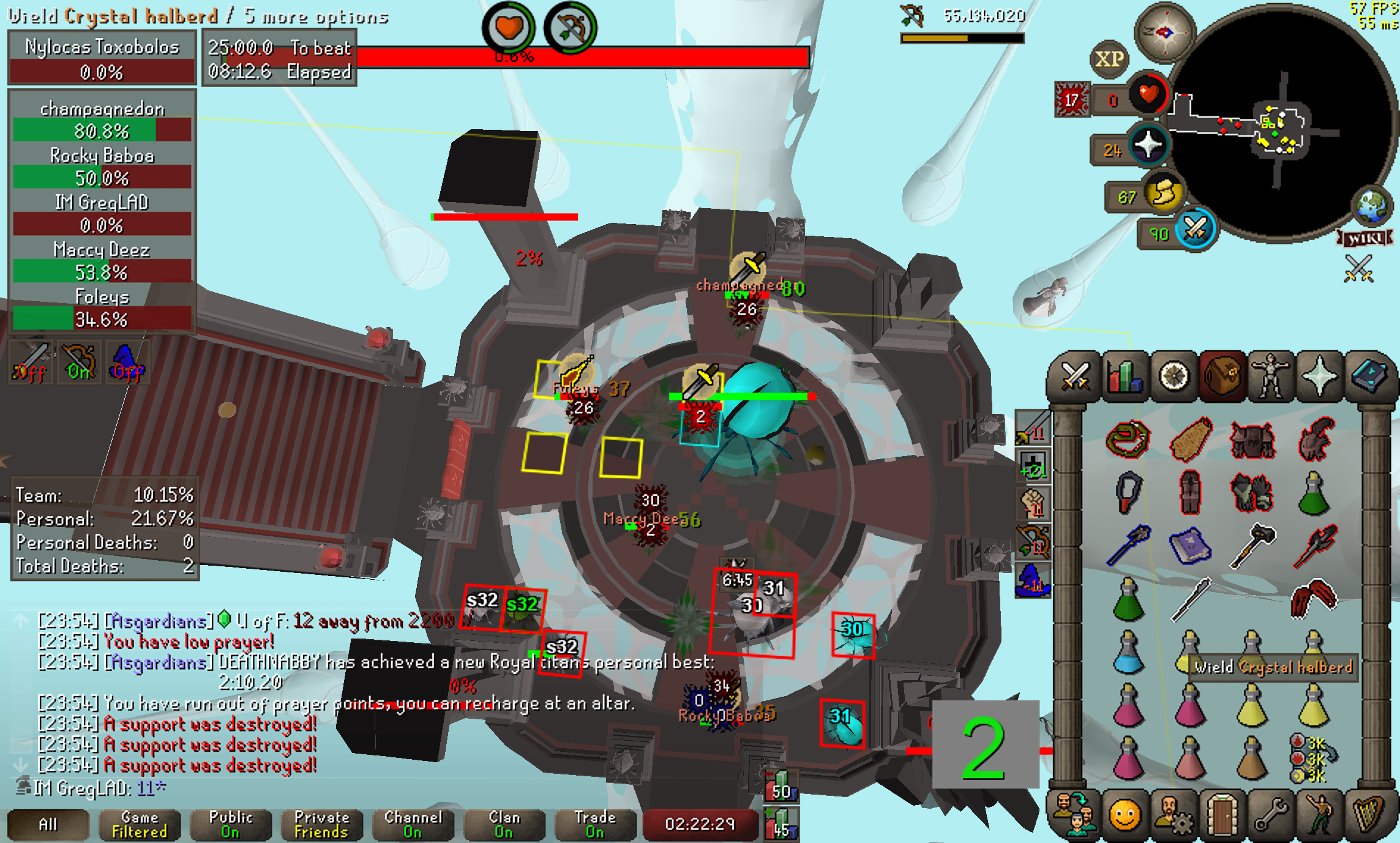Screen dimensions: 1400x843
Task: Switch to the Clan chat tab
Action: point(504,825)
